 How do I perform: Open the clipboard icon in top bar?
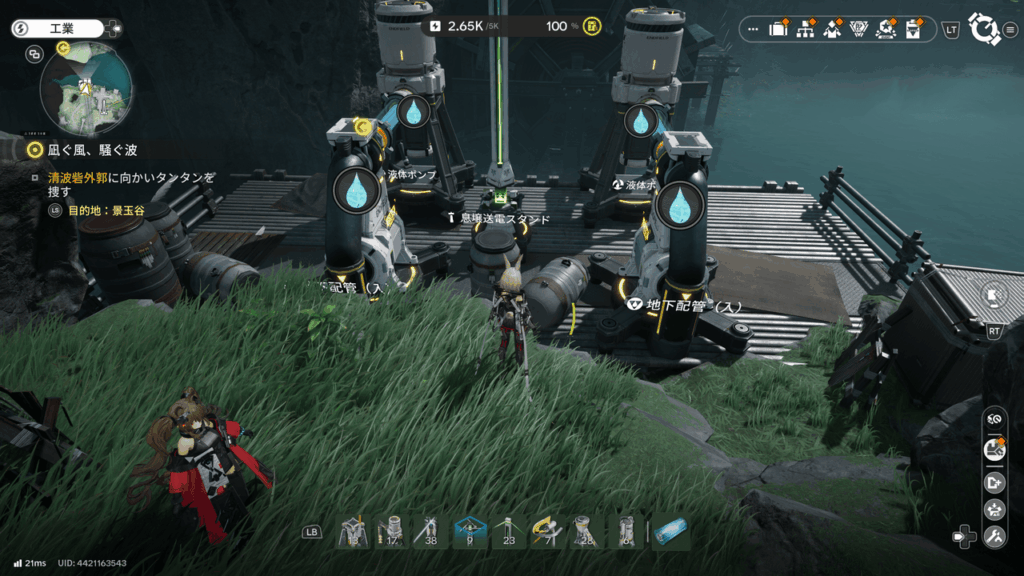[x=912, y=29]
